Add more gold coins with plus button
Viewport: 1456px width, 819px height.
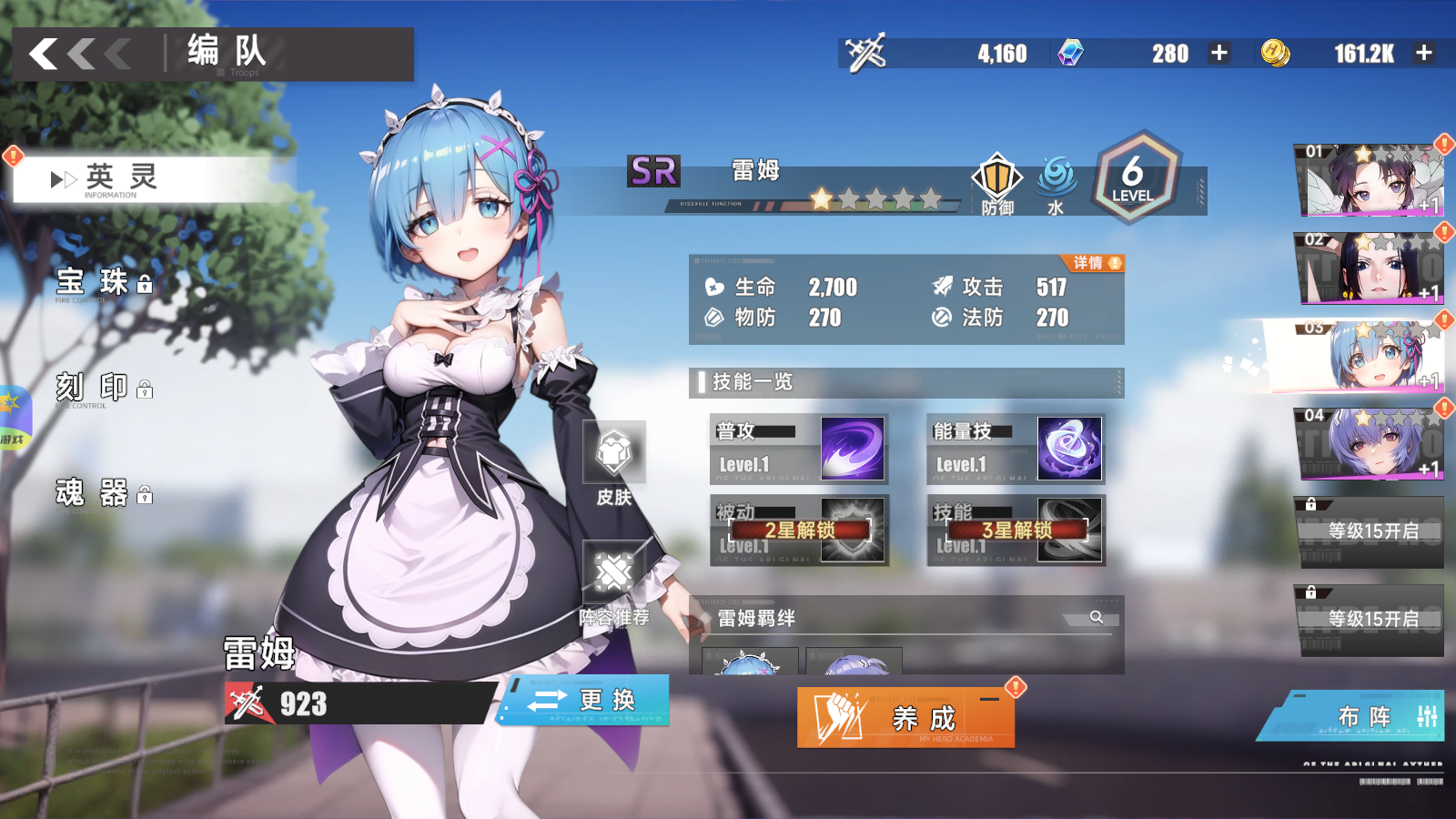tap(1424, 54)
